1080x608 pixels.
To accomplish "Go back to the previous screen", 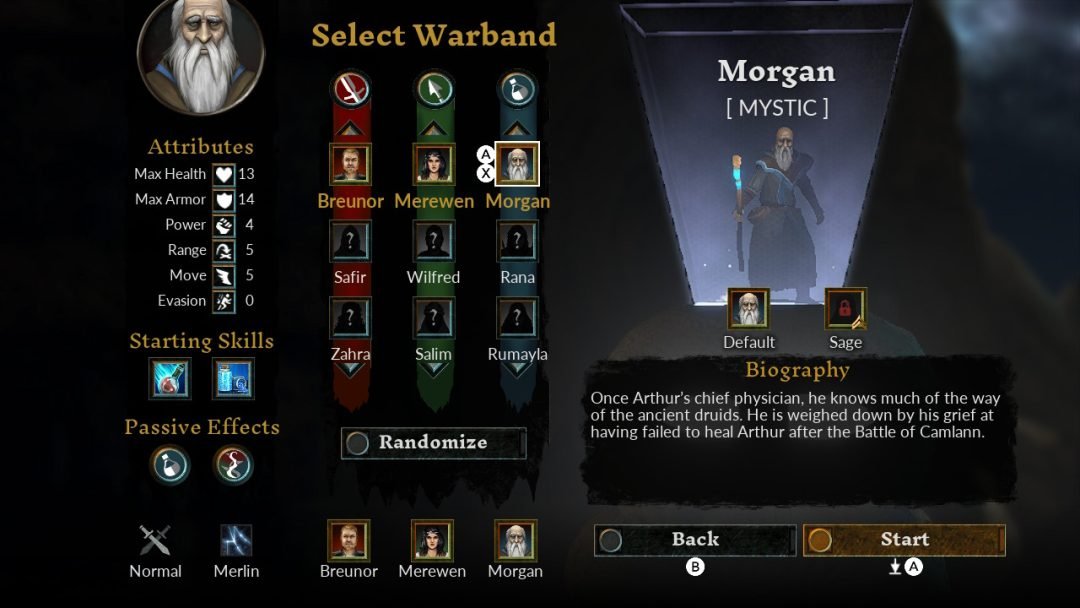I will [695, 540].
